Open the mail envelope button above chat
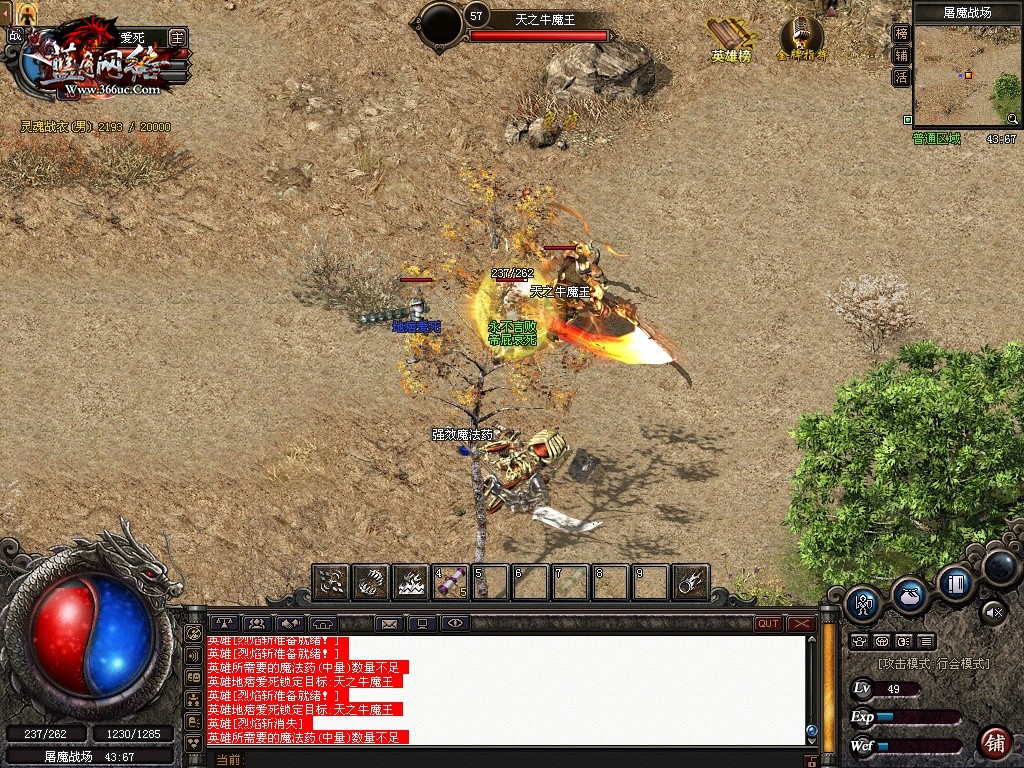Viewport: 1024px width, 768px height. [389, 624]
